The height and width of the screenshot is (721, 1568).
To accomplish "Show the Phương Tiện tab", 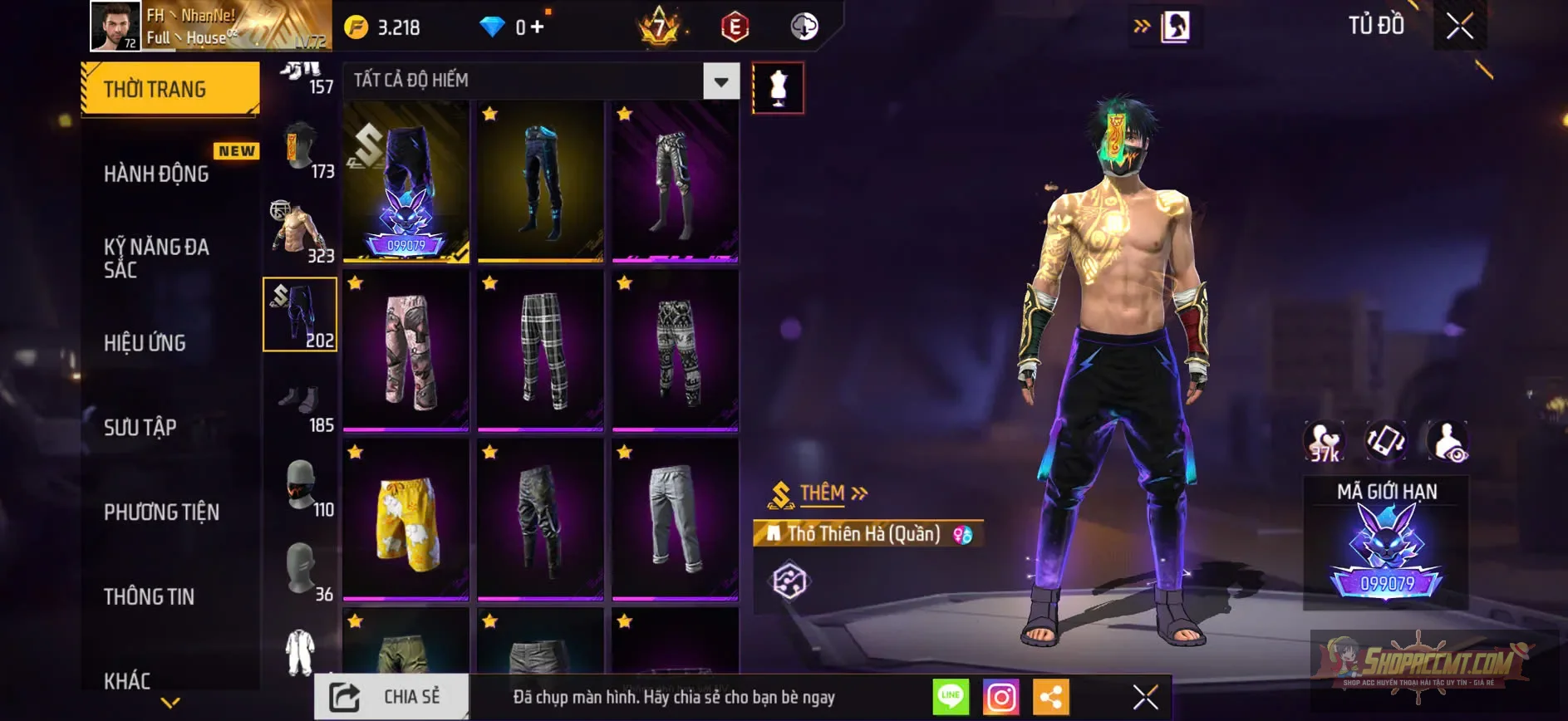I will coord(161,512).
